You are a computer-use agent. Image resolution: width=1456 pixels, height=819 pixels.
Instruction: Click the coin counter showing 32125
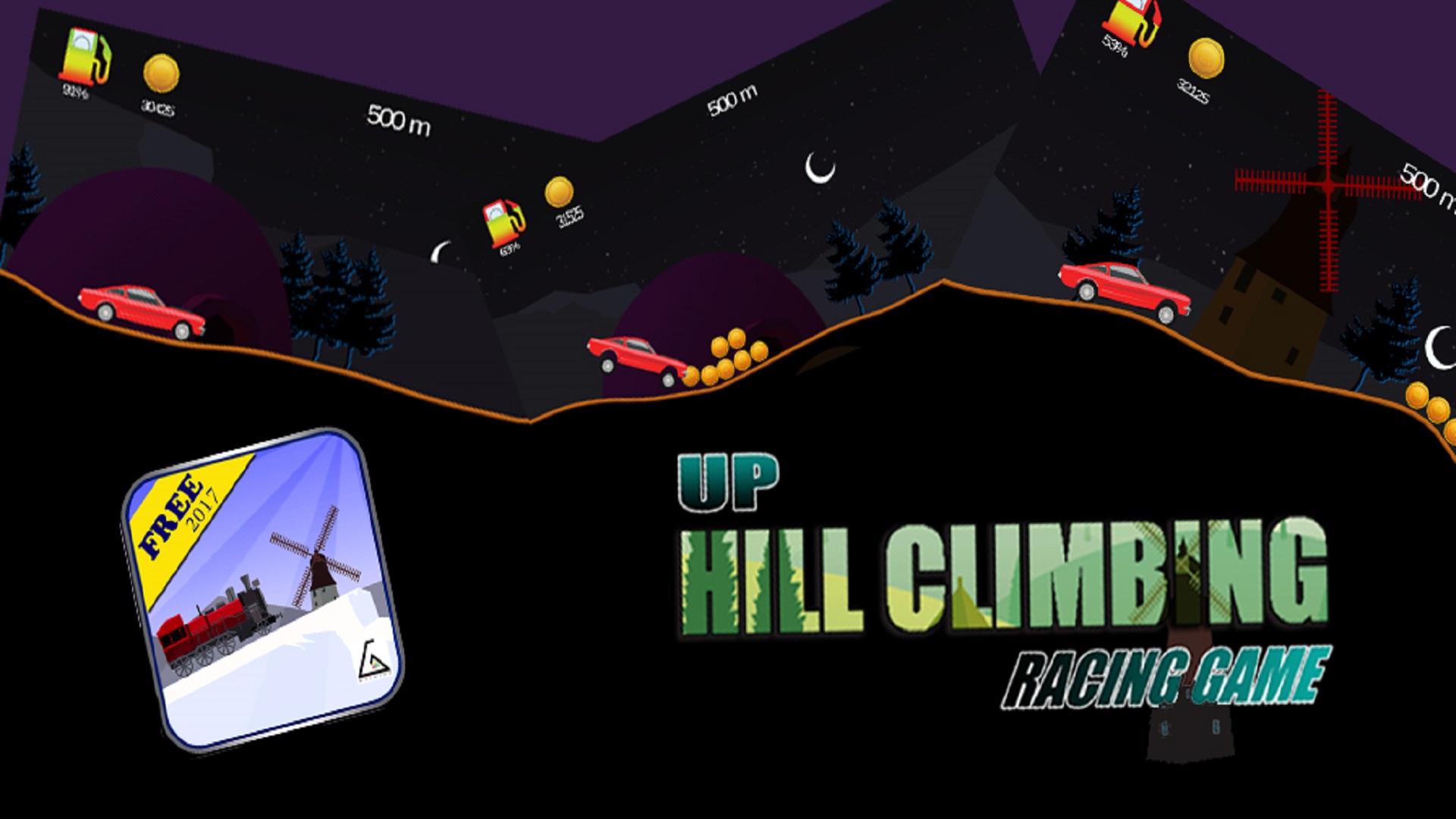click(1206, 68)
